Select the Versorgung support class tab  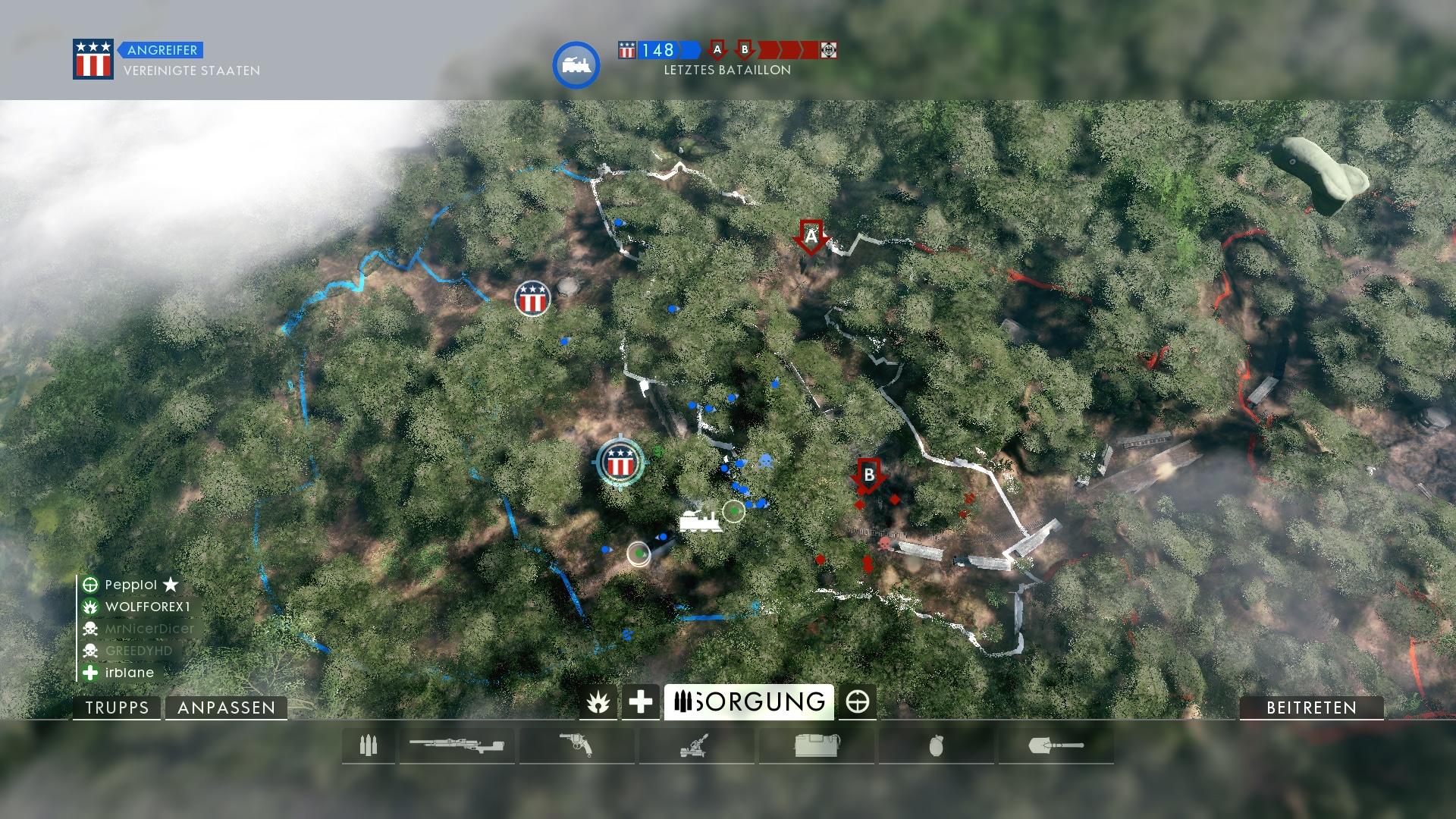click(748, 702)
